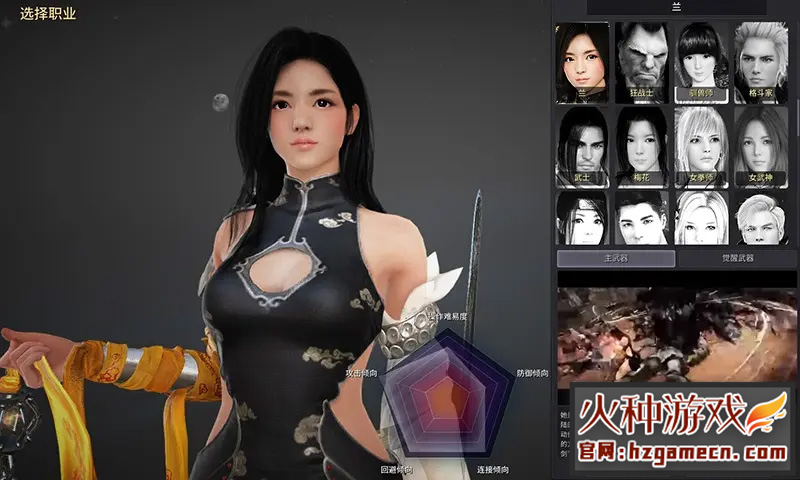Choose the 武士 samurai class portrait

[x=582, y=146]
